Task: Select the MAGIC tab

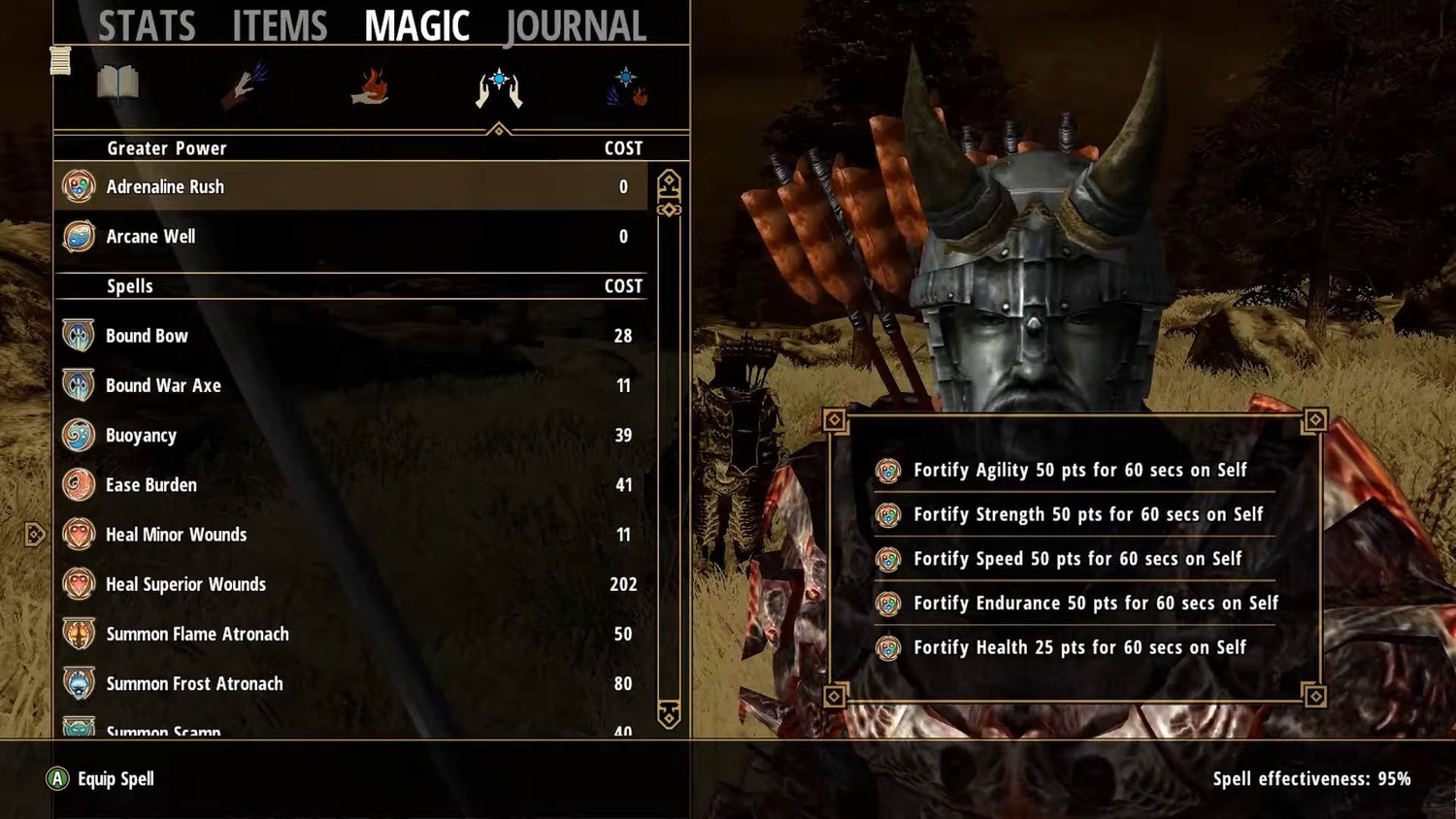Action: click(416, 26)
